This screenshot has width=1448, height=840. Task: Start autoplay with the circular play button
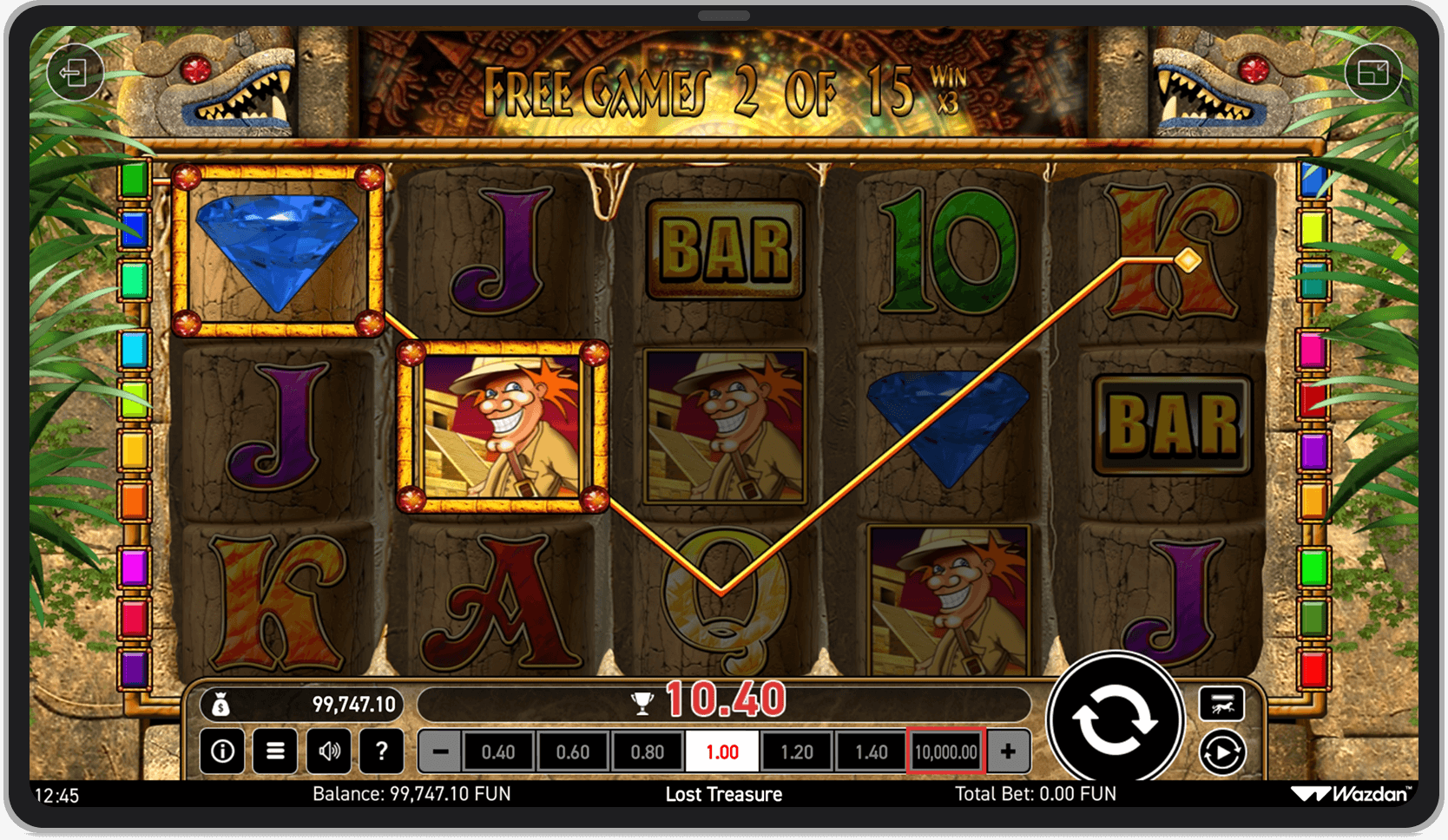coord(1222,753)
